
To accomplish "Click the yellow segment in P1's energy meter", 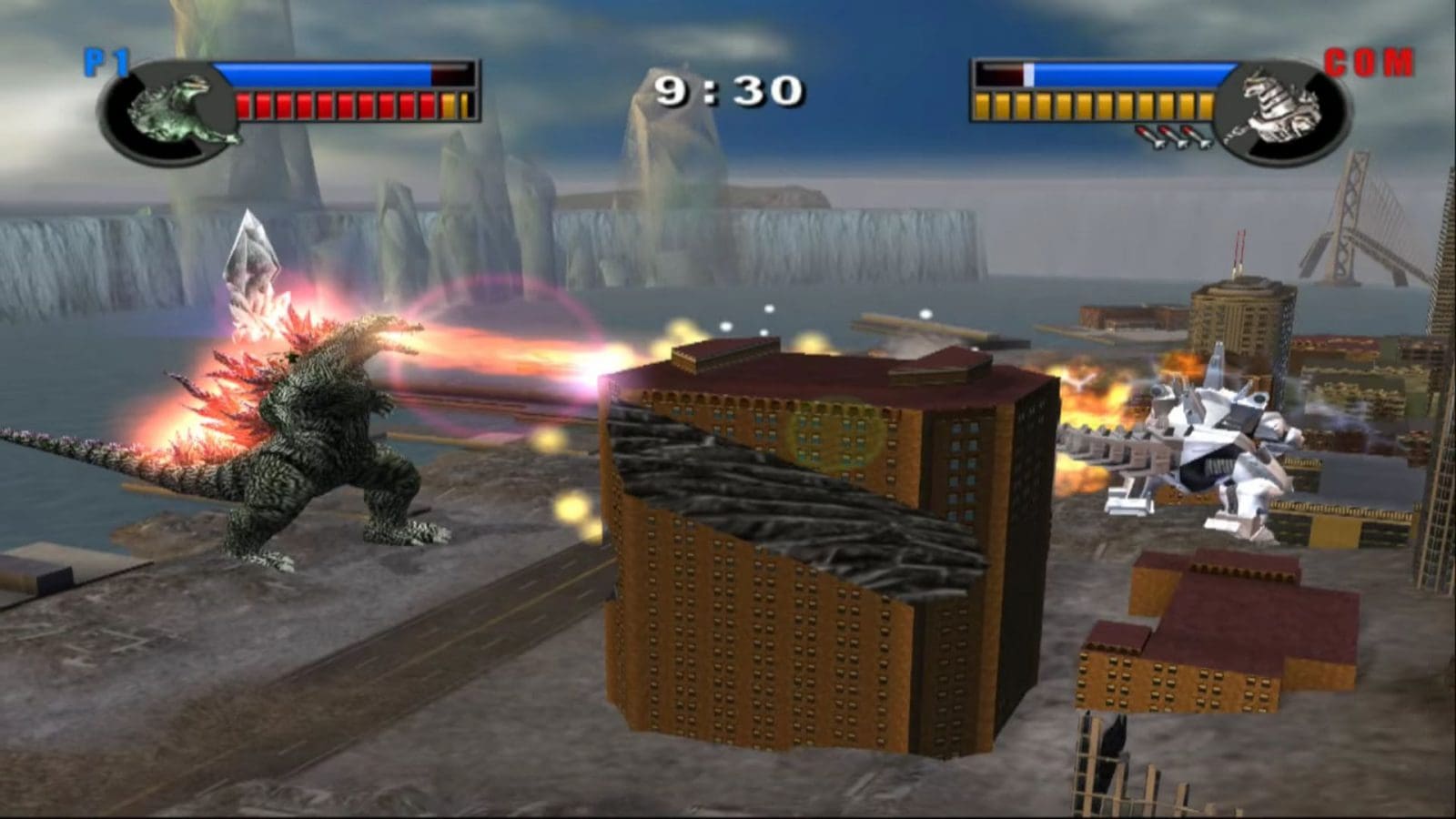I will 449,106.
